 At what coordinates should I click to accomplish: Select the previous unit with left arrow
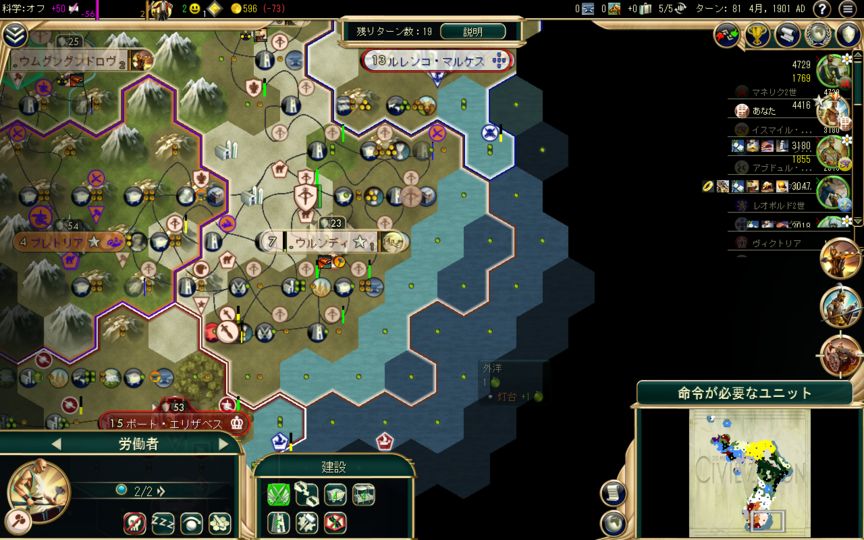click(56, 443)
